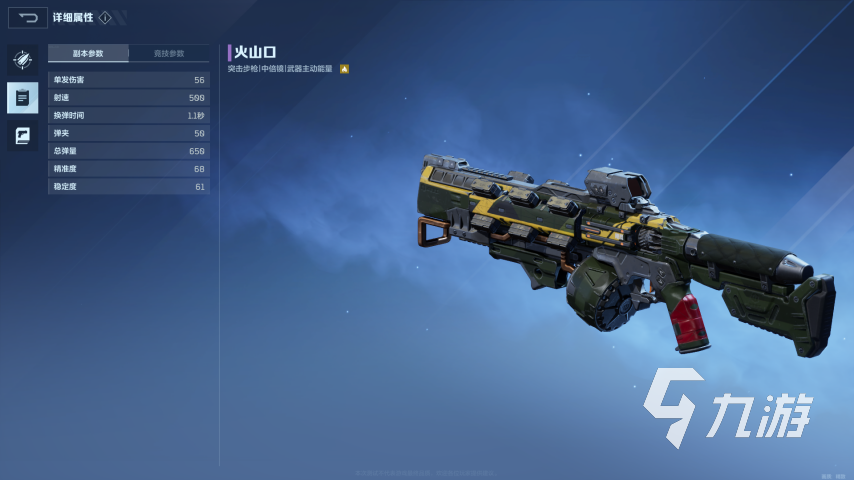Select the clipboard details sidebar icon
Viewport: 854px width, 480px height.
click(x=22, y=97)
